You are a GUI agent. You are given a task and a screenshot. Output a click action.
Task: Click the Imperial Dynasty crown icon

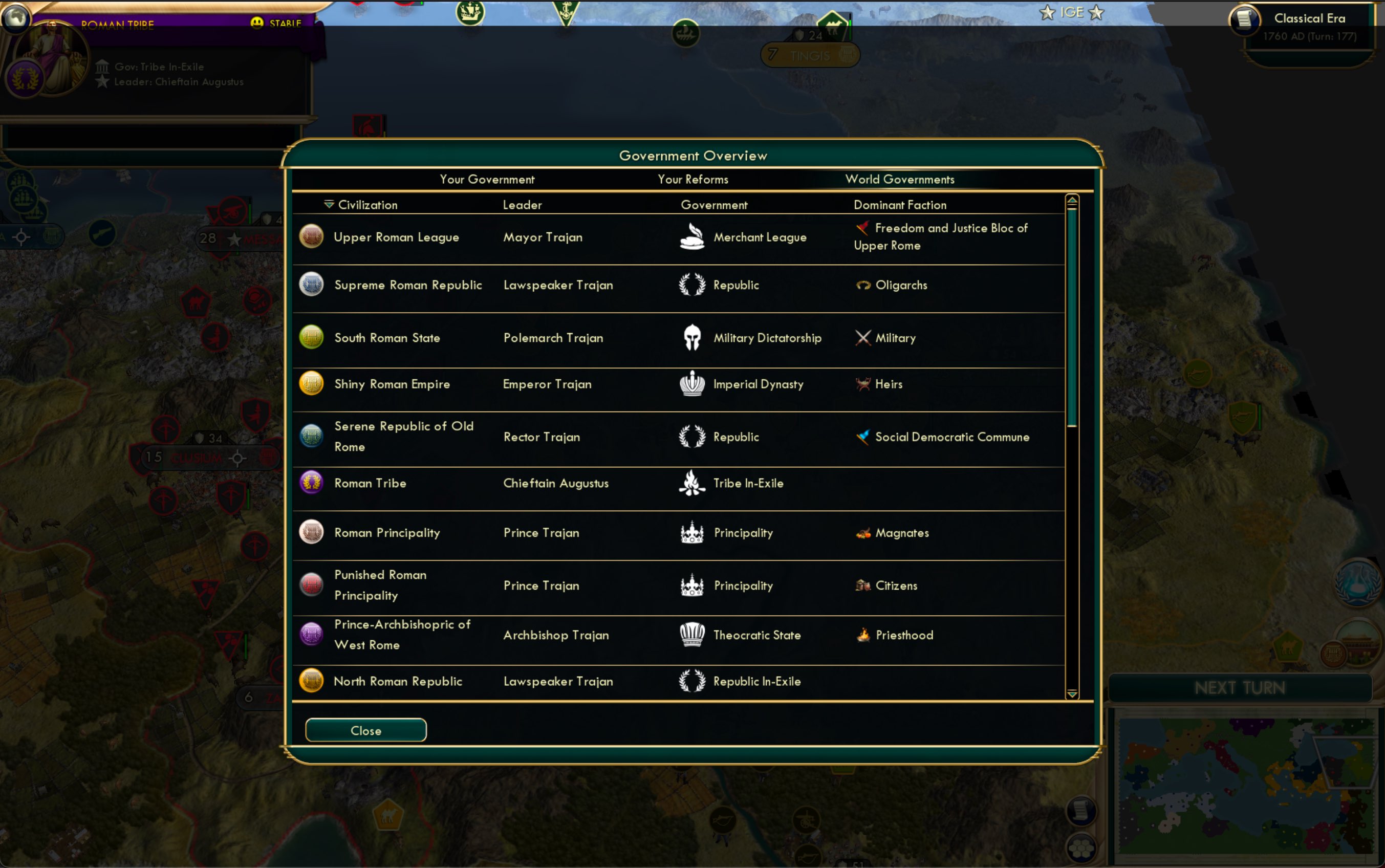pyautogui.click(x=692, y=383)
